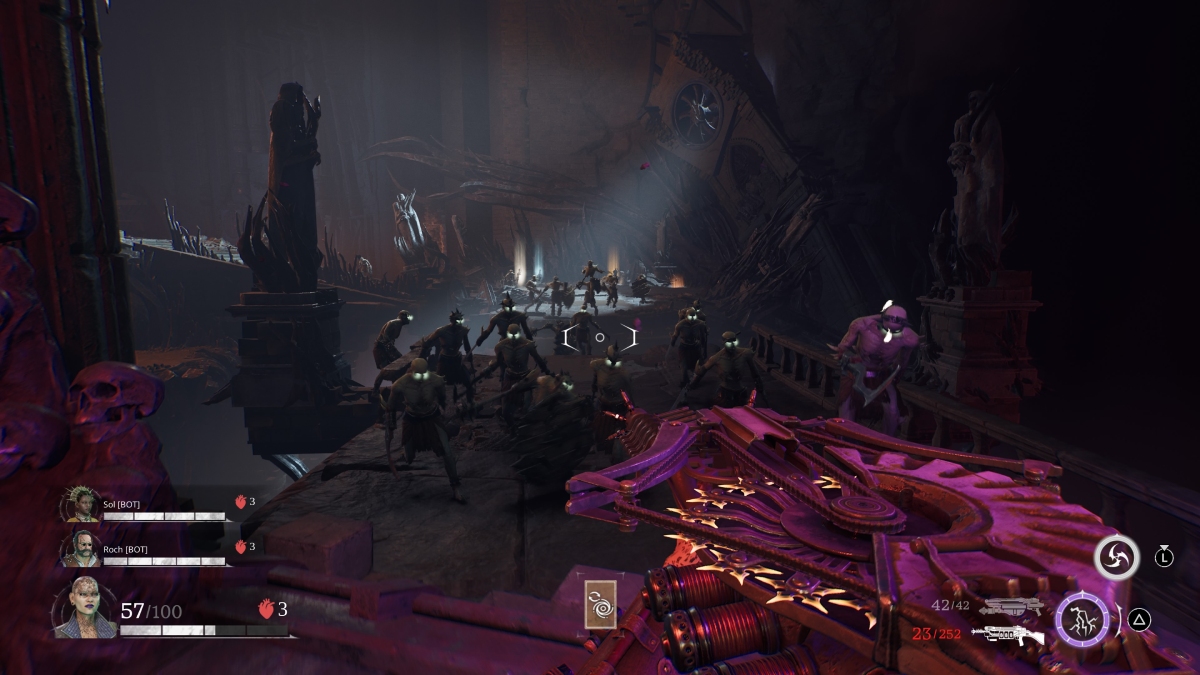The width and height of the screenshot is (1200, 675).
Task: Select Sol [BOT] teammate portrait
Action: point(82,504)
